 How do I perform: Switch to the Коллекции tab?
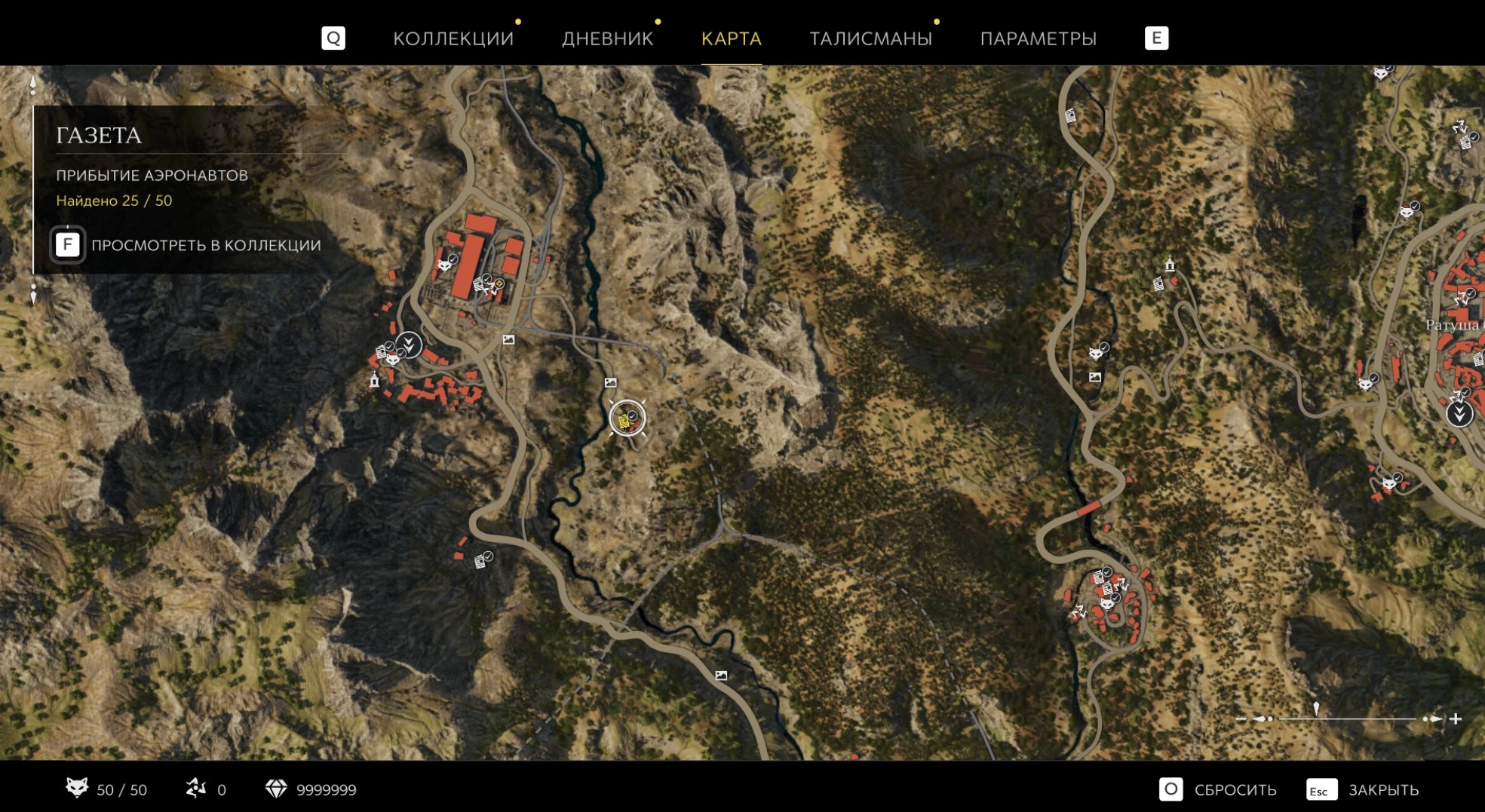click(453, 38)
